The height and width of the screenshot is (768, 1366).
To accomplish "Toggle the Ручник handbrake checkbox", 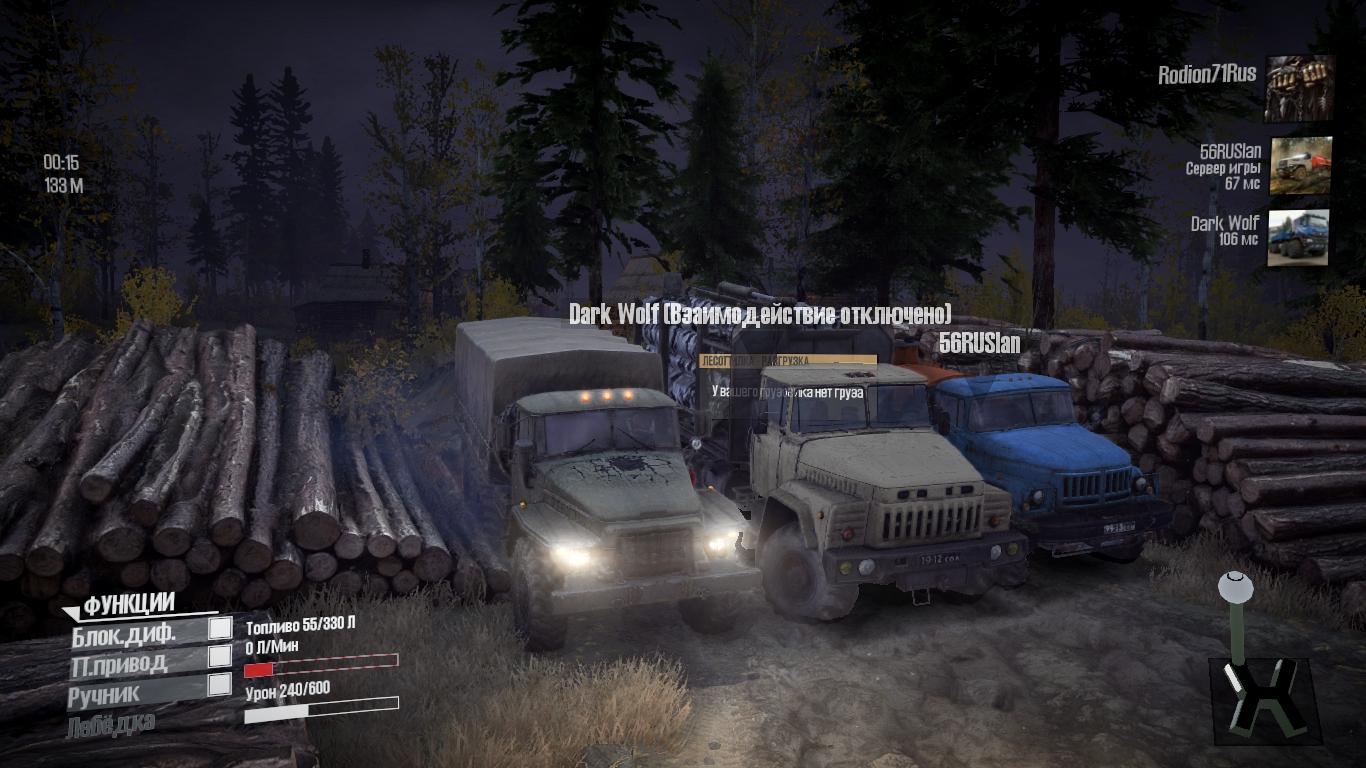I will [220, 685].
